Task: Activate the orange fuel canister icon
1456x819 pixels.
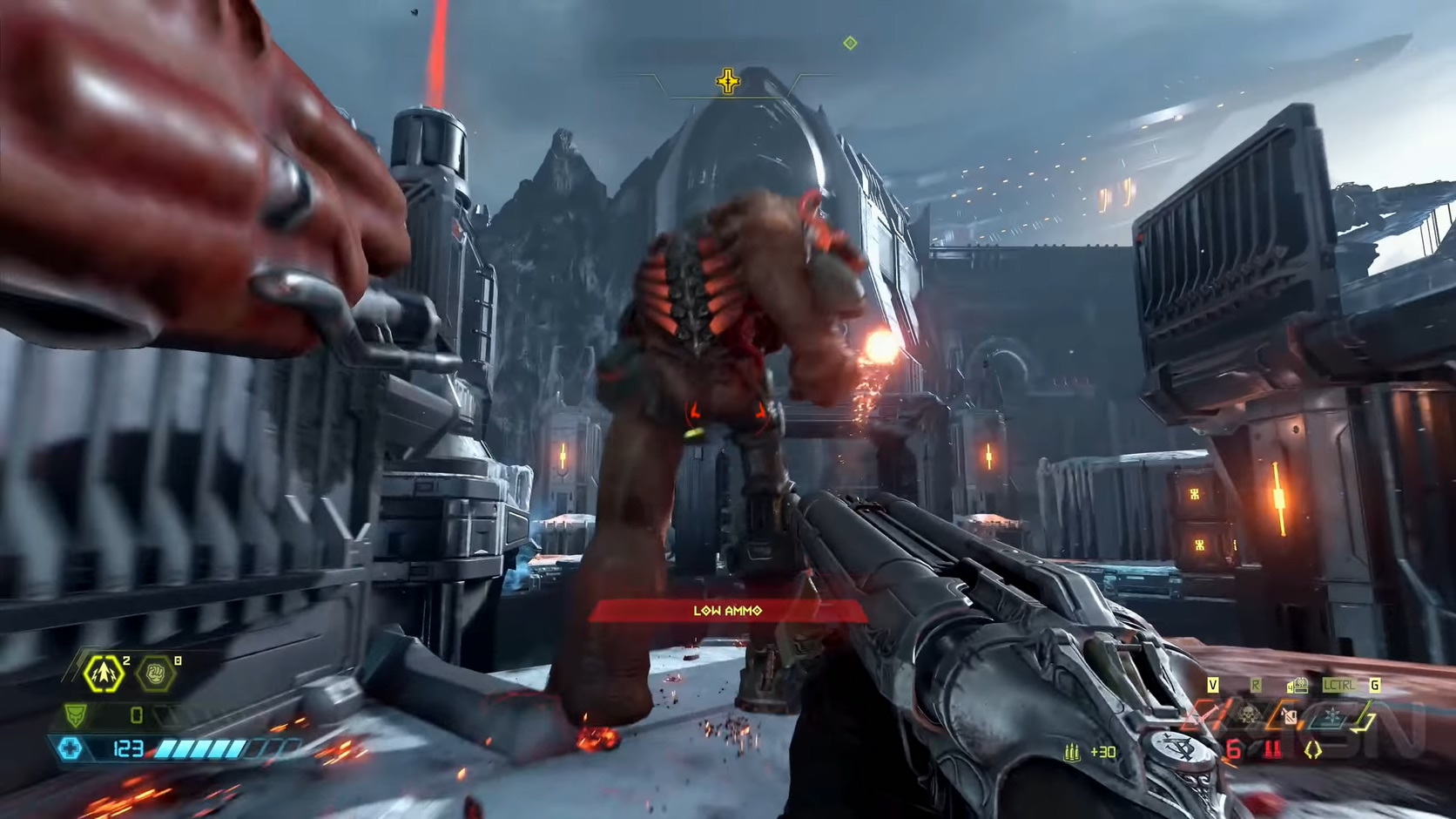Action: point(1290,717)
